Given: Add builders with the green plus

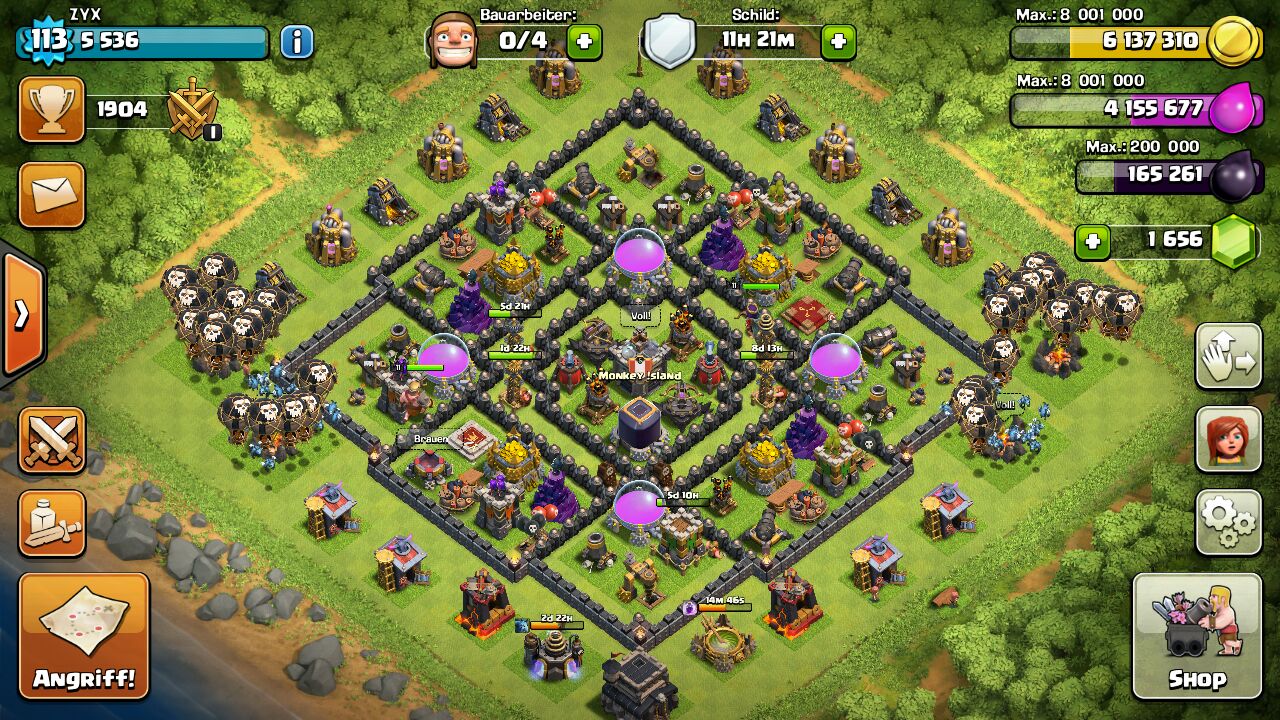Looking at the screenshot, I should [584, 42].
